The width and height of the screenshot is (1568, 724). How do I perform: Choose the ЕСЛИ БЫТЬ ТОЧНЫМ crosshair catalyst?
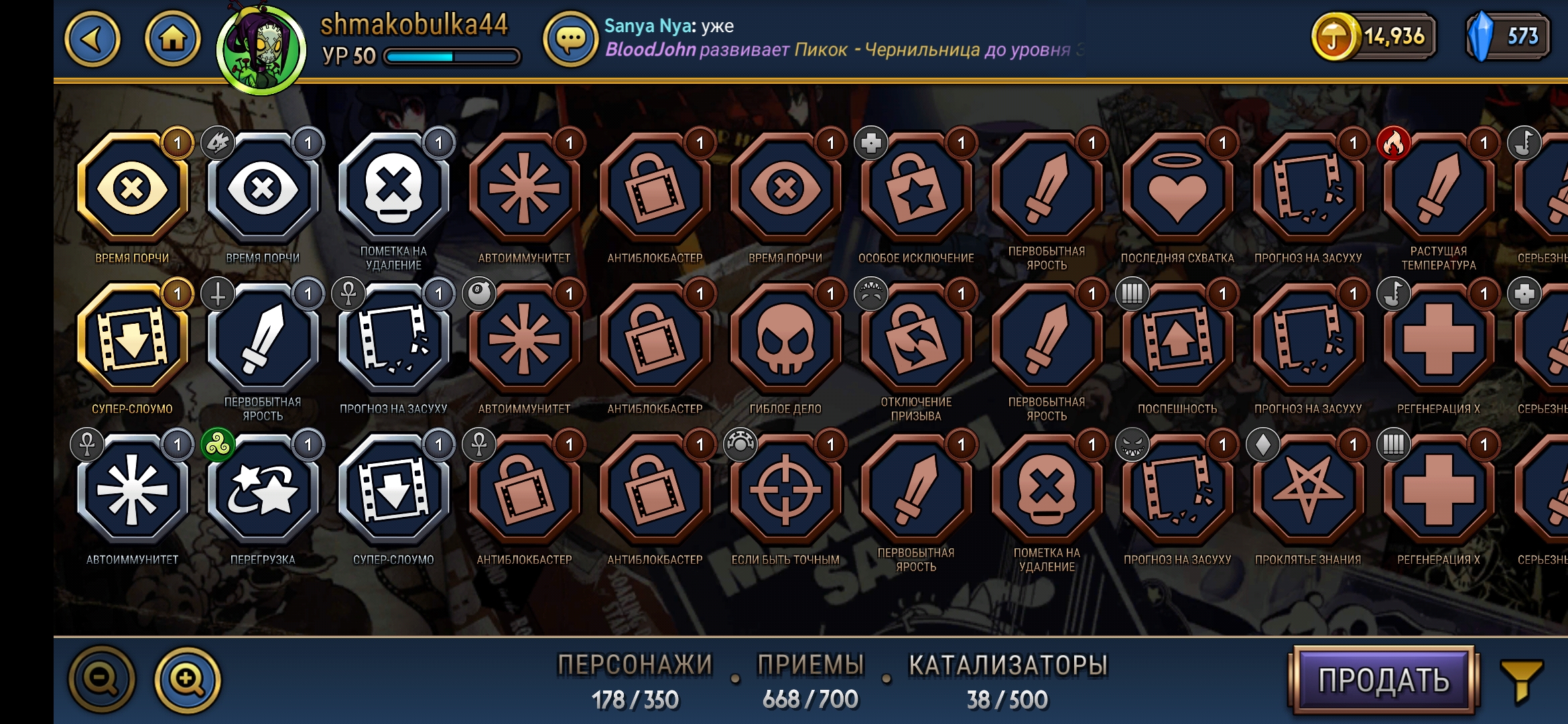(x=785, y=490)
